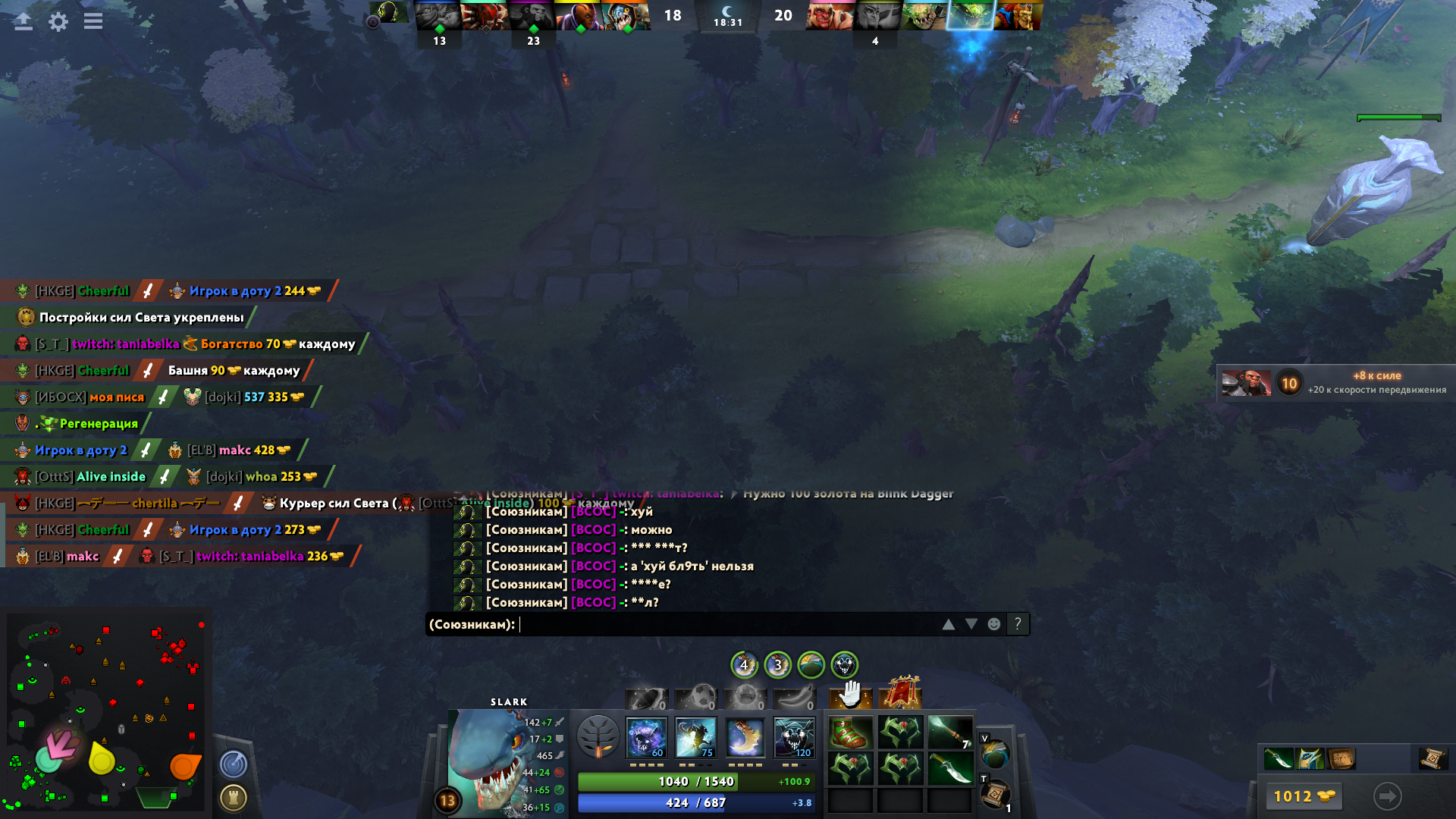Use the Power Treads boots item
The width and height of the screenshot is (1456, 819).
coord(850,733)
